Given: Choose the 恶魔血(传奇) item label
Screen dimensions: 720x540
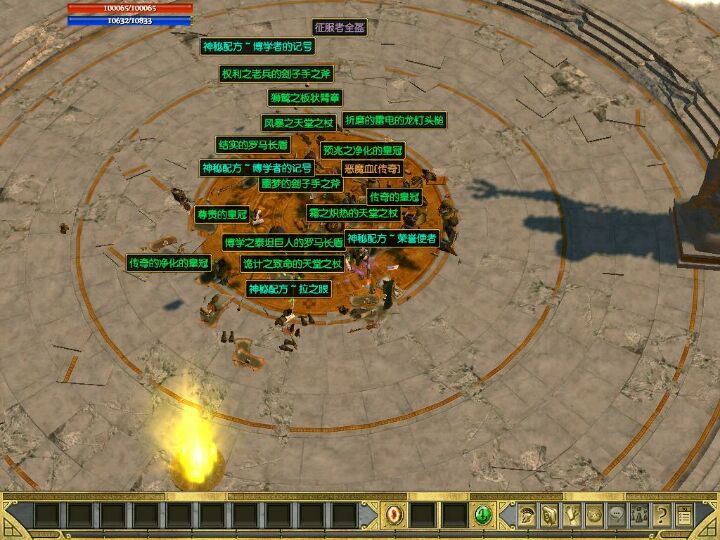Looking at the screenshot, I should click(372, 169).
